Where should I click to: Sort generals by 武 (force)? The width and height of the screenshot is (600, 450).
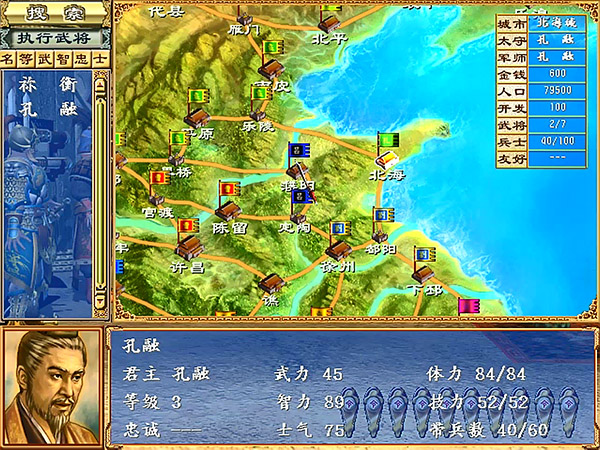pos(45,58)
